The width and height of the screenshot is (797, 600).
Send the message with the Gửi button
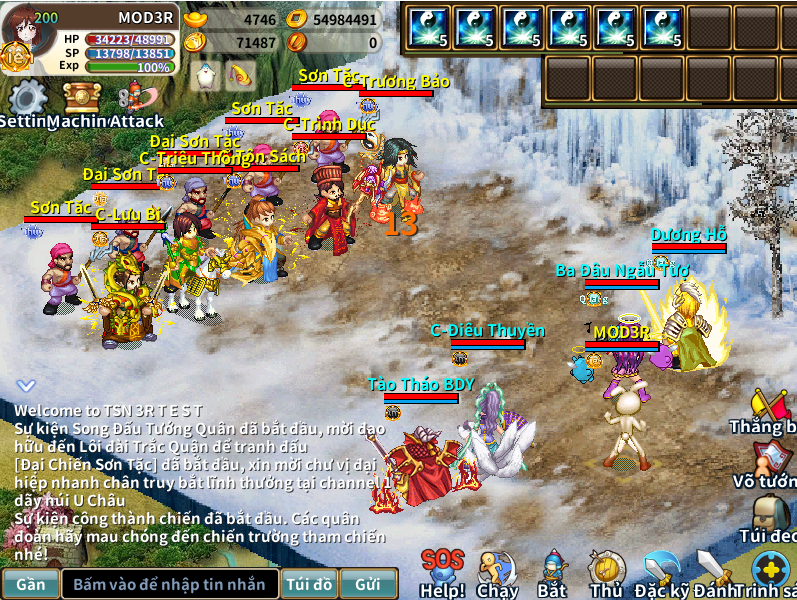click(367, 584)
